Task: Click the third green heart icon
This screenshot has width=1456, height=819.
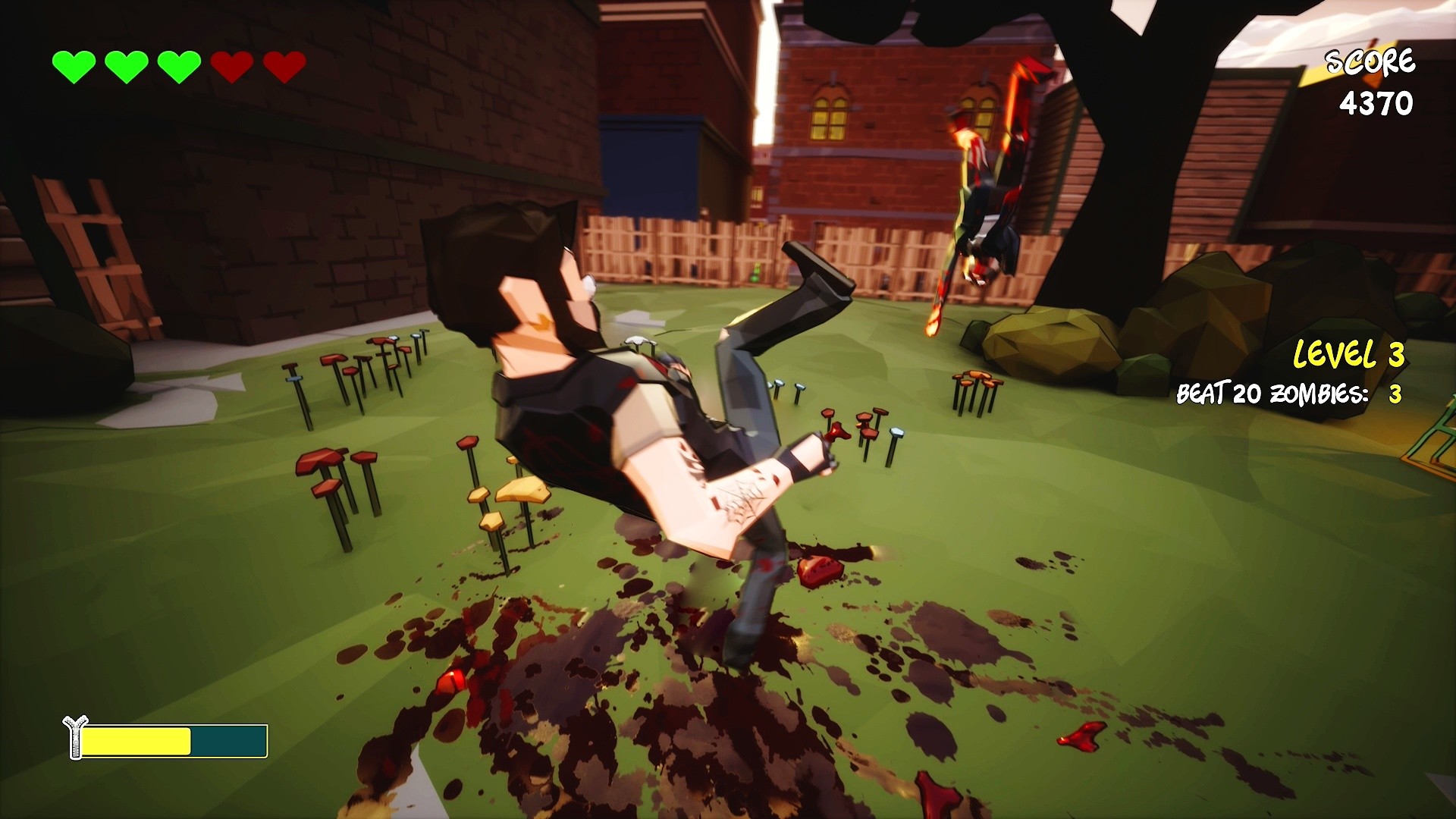Action: pos(178,64)
